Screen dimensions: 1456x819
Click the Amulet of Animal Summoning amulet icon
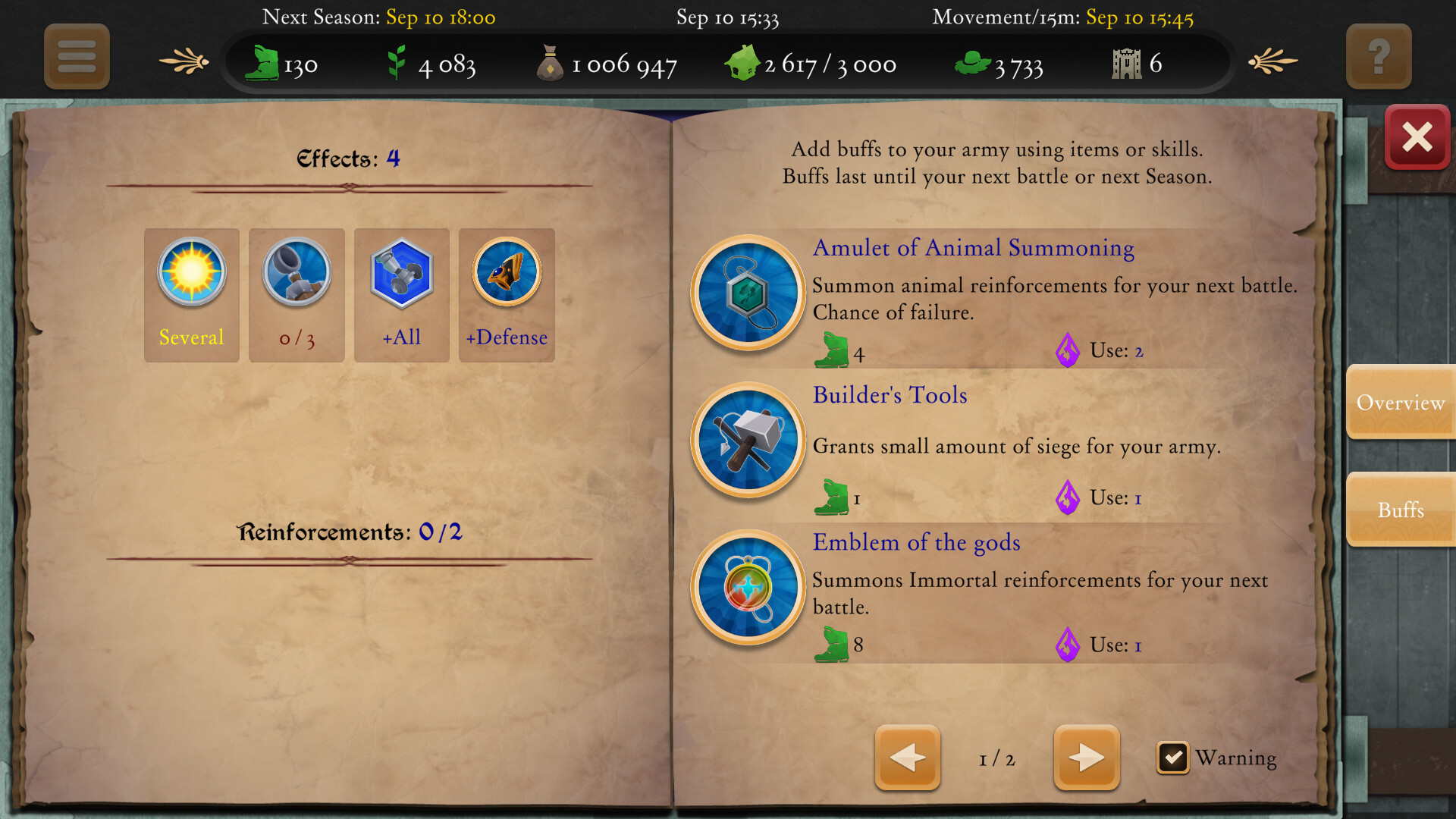click(x=747, y=295)
